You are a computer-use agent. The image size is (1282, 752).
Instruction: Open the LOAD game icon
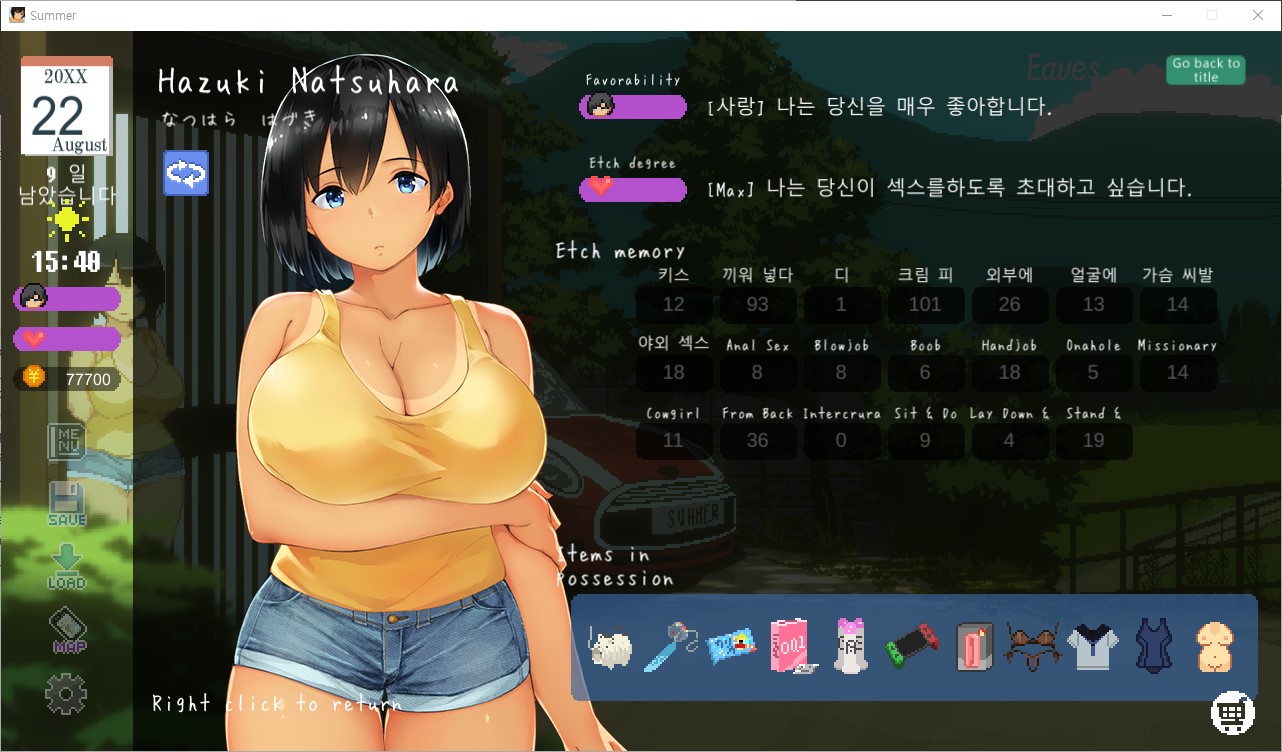67,566
